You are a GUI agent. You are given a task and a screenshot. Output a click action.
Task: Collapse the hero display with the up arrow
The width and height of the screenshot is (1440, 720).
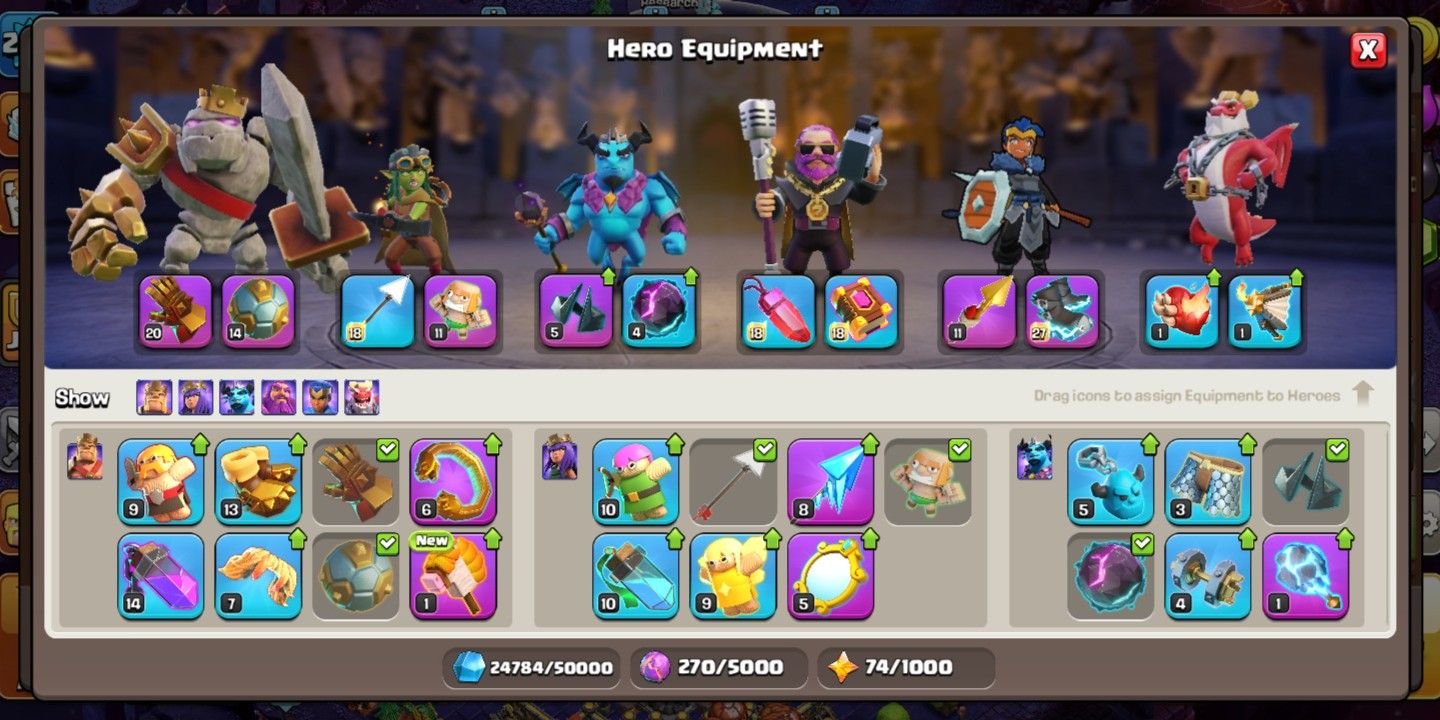[x=1365, y=395]
